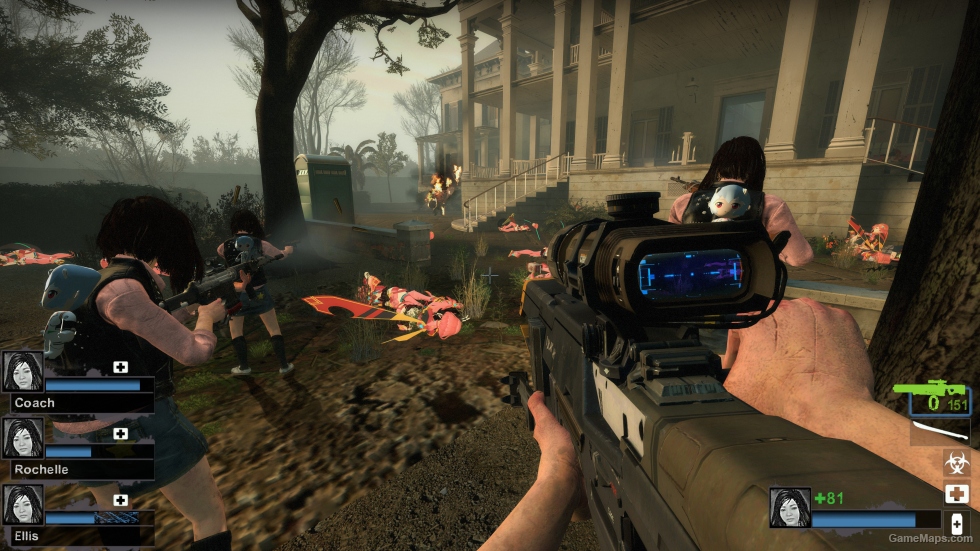Choose the first aid kit slot
This screenshot has width=980, height=551.
pos(956,493)
